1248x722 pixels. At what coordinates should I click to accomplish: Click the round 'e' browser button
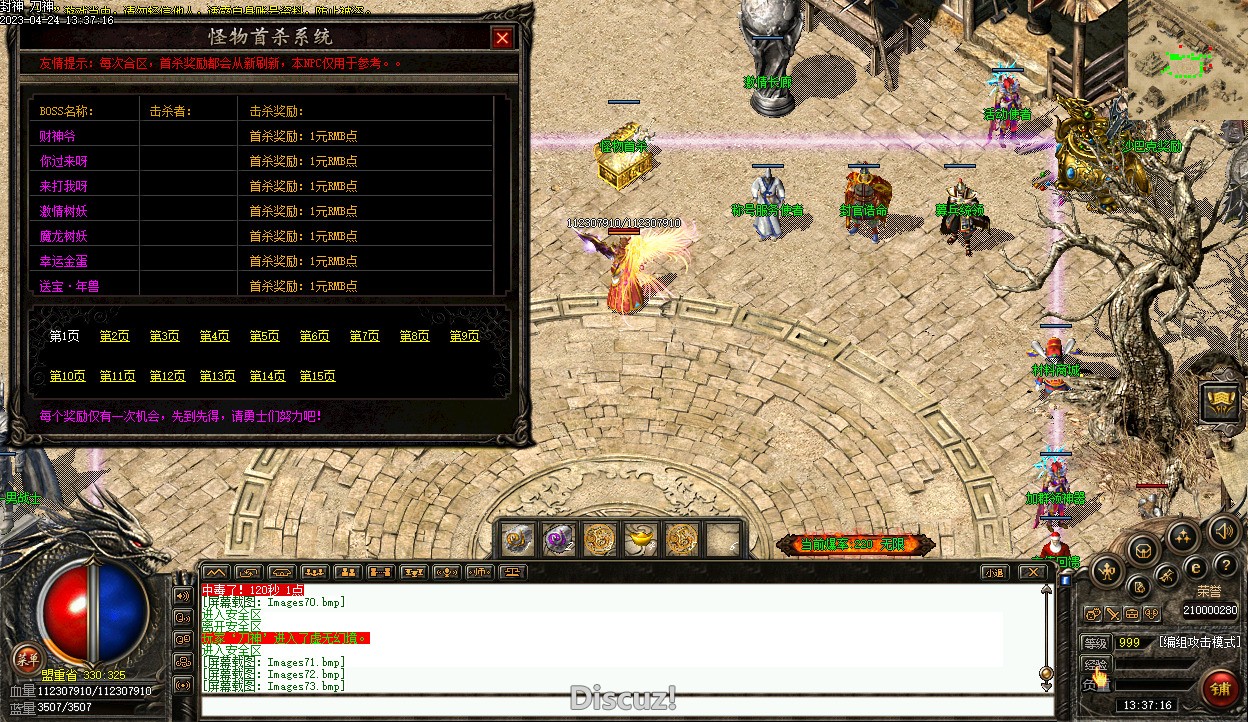click(x=1194, y=567)
